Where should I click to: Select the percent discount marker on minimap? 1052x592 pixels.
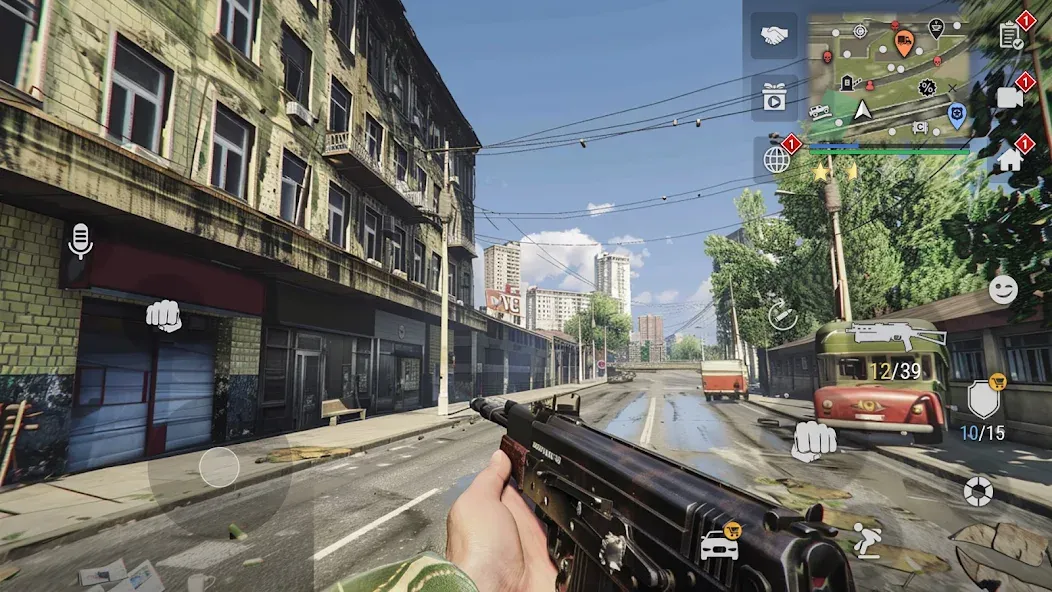coord(927,88)
